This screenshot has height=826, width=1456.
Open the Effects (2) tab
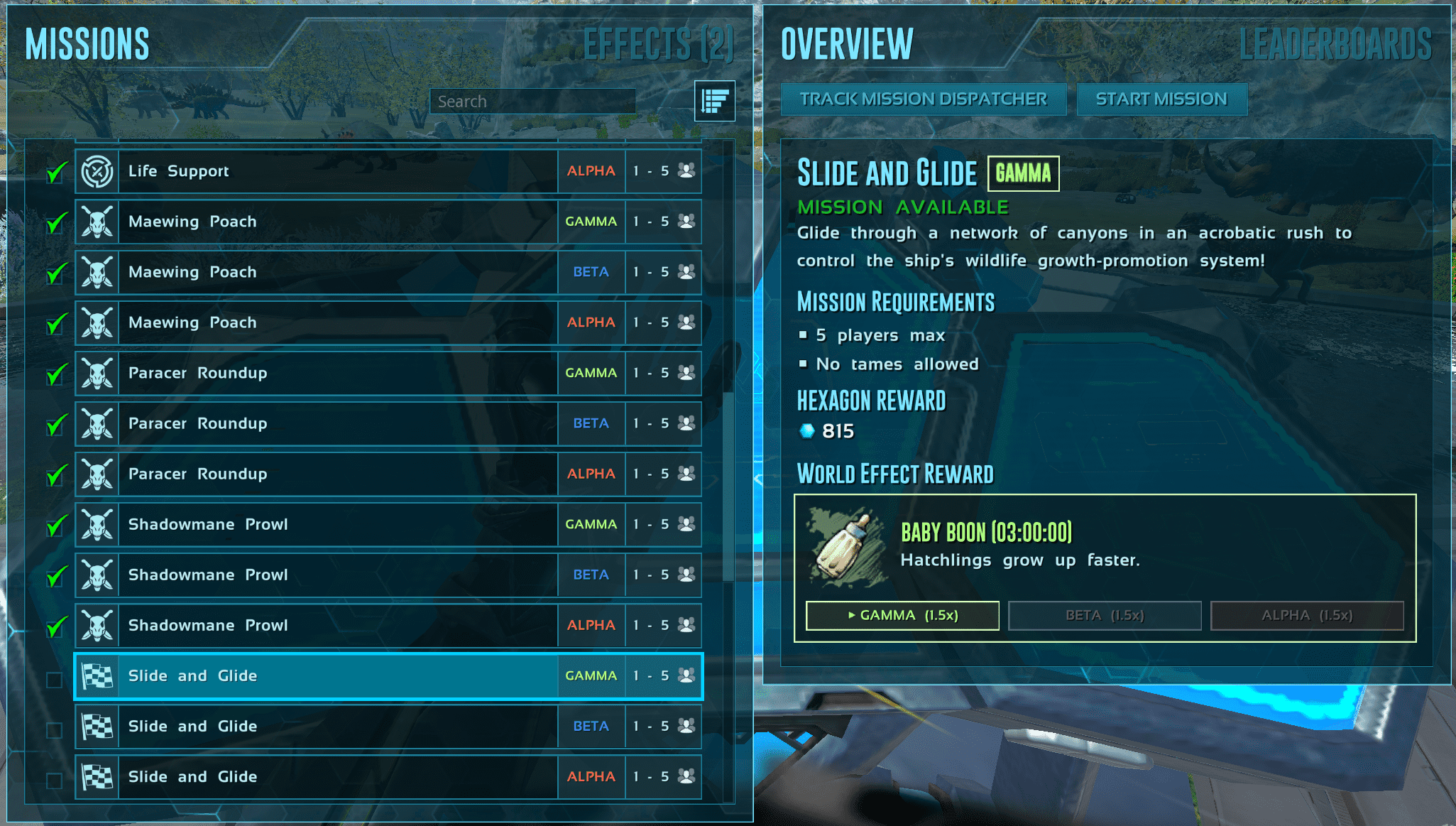point(657,44)
